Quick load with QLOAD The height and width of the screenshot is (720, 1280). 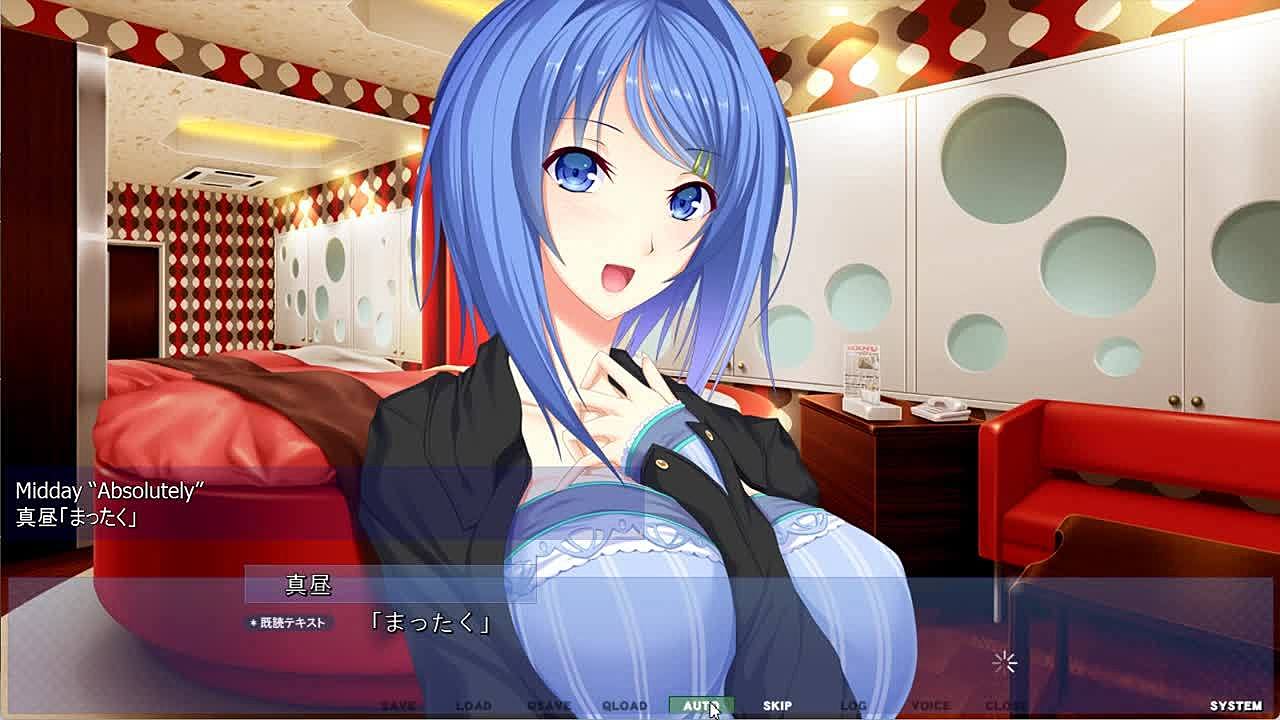(625, 706)
